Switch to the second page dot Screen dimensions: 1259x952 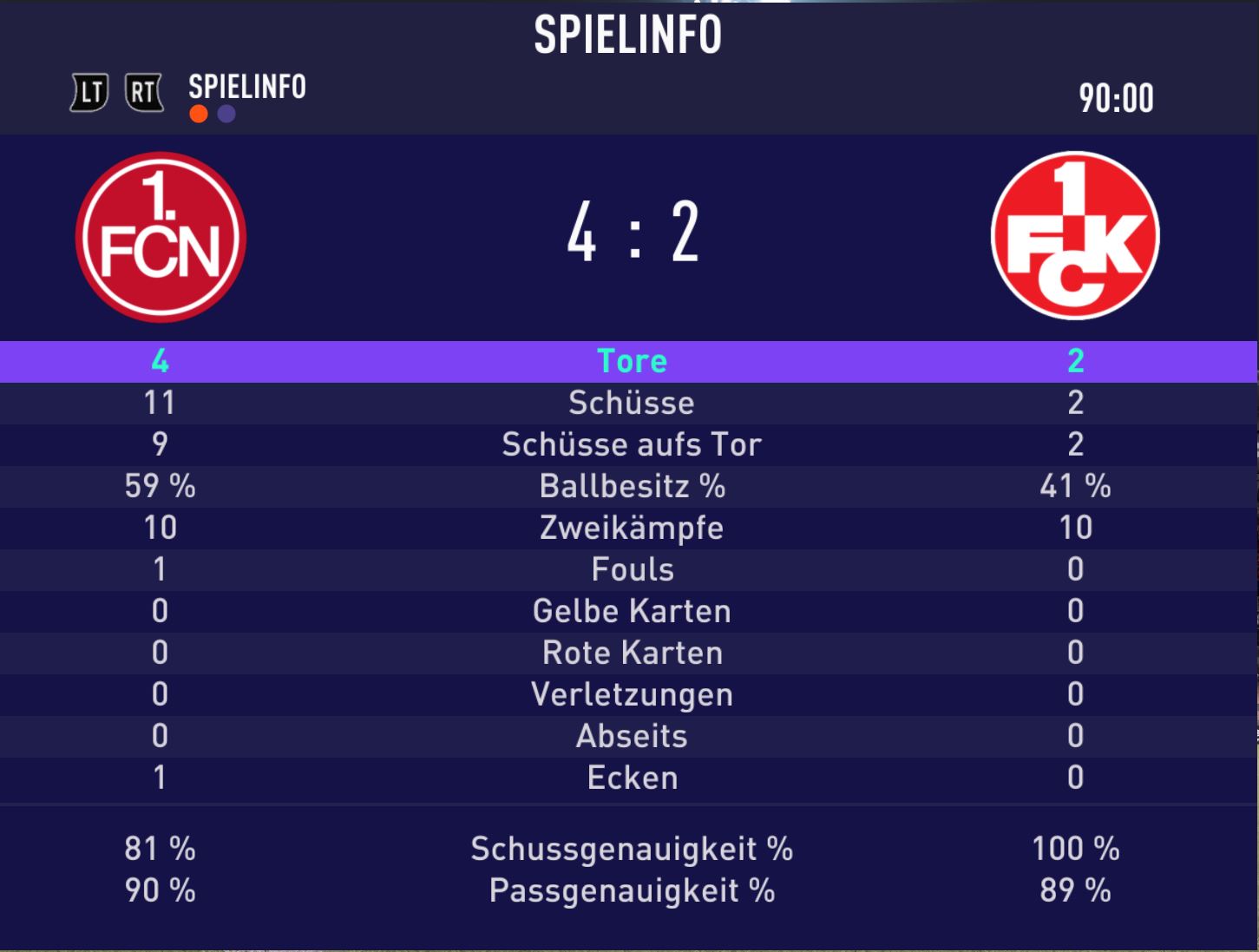[226, 115]
